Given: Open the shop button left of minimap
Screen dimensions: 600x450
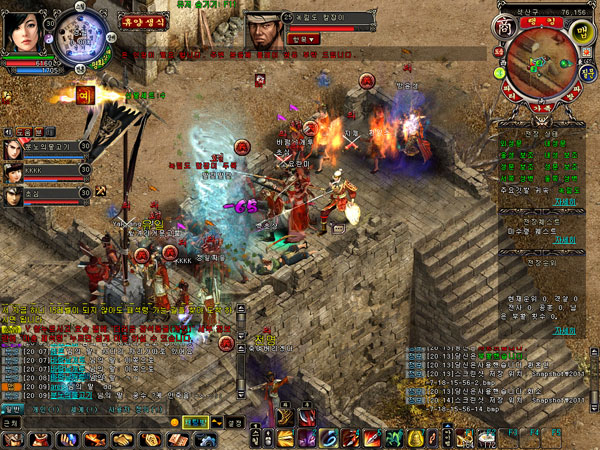Looking at the screenshot, I should tap(505, 23).
